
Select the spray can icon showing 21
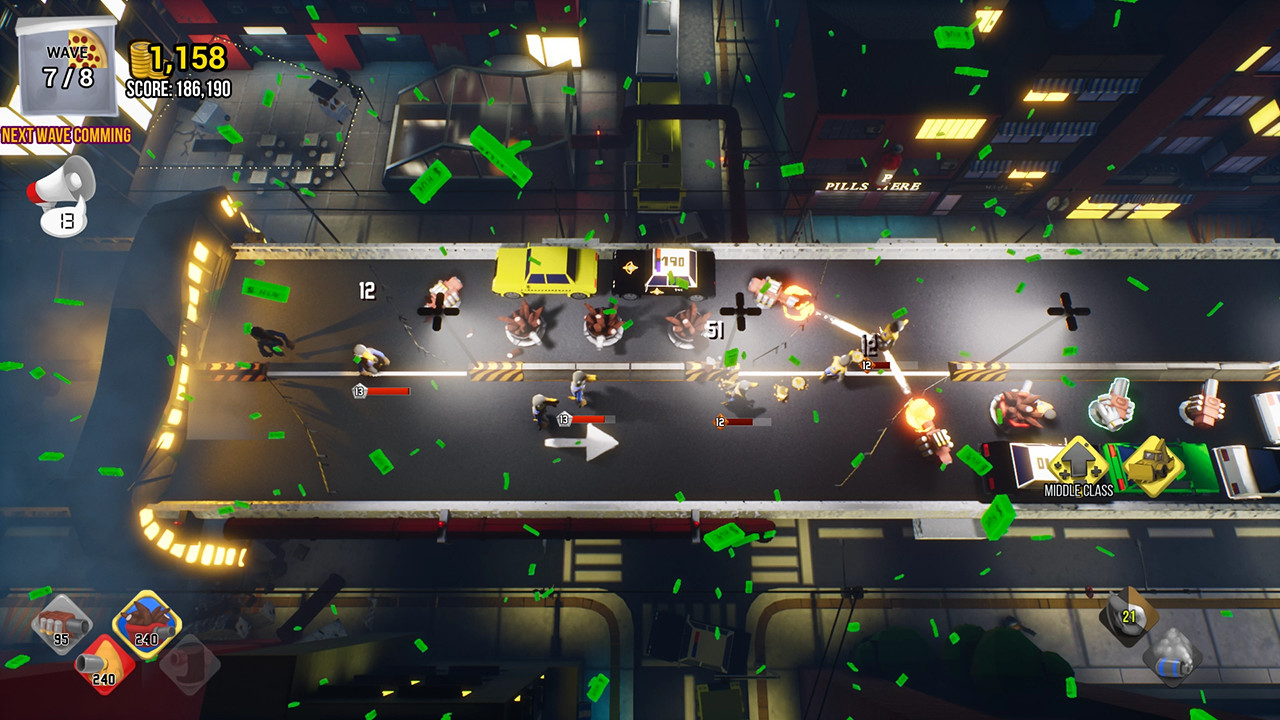pyautogui.click(x=1128, y=616)
